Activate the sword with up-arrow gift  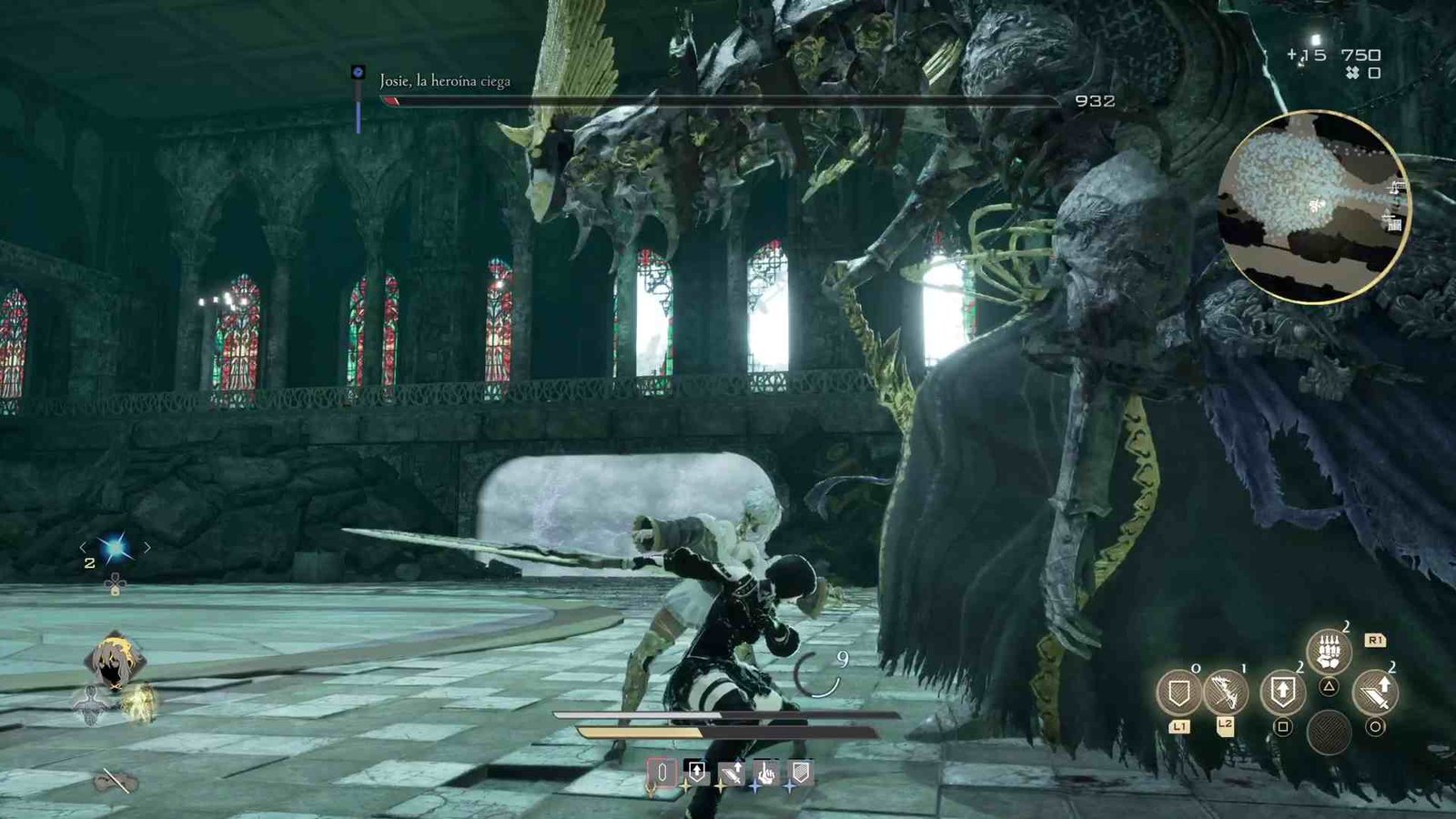click(1375, 693)
